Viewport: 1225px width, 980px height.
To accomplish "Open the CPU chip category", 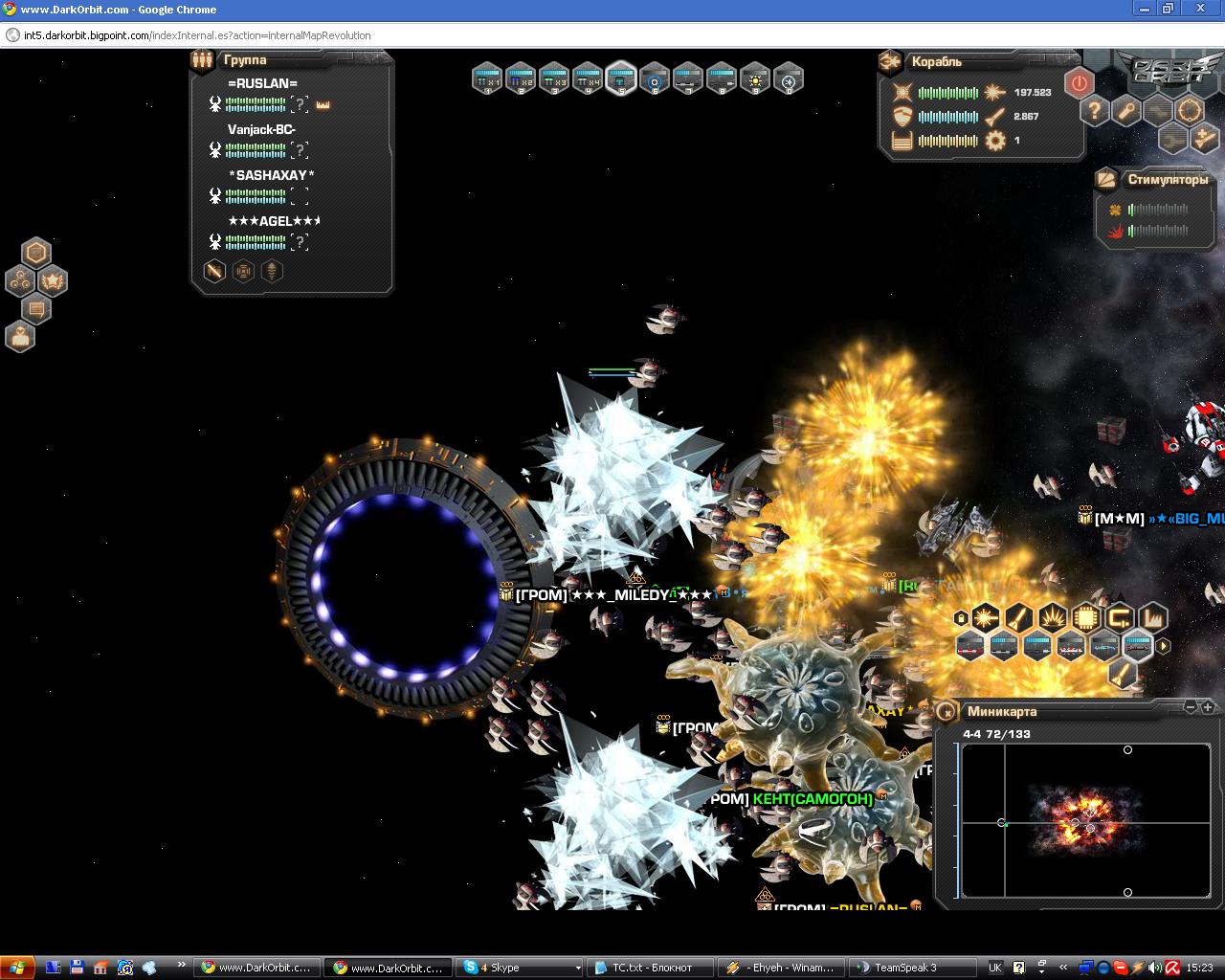I will coord(1085,618).
